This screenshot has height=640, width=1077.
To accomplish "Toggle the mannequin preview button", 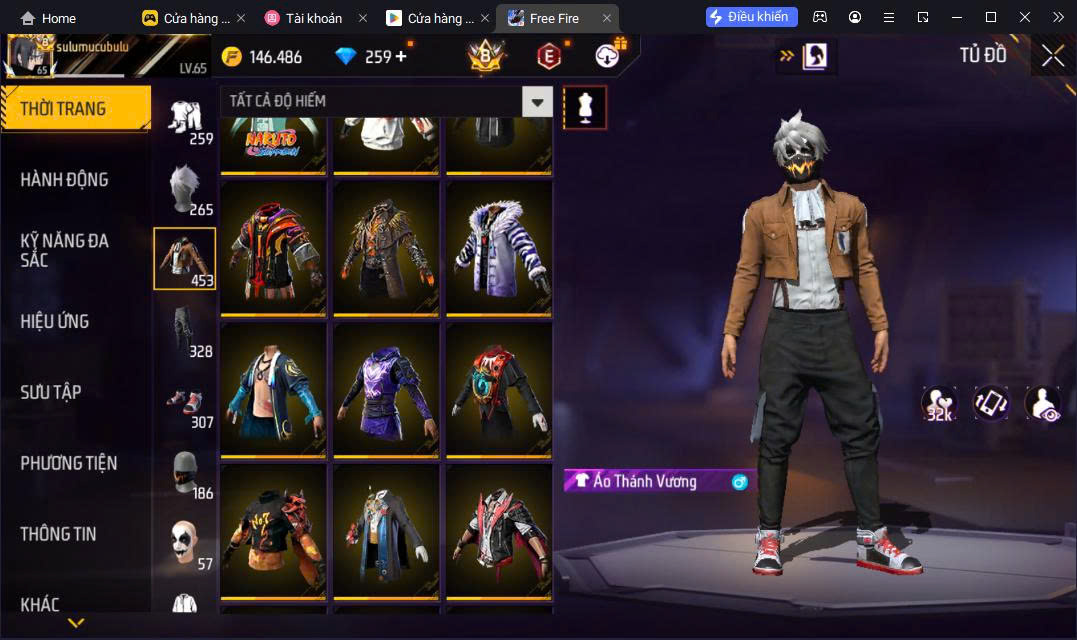I will (x=585, y=107).
